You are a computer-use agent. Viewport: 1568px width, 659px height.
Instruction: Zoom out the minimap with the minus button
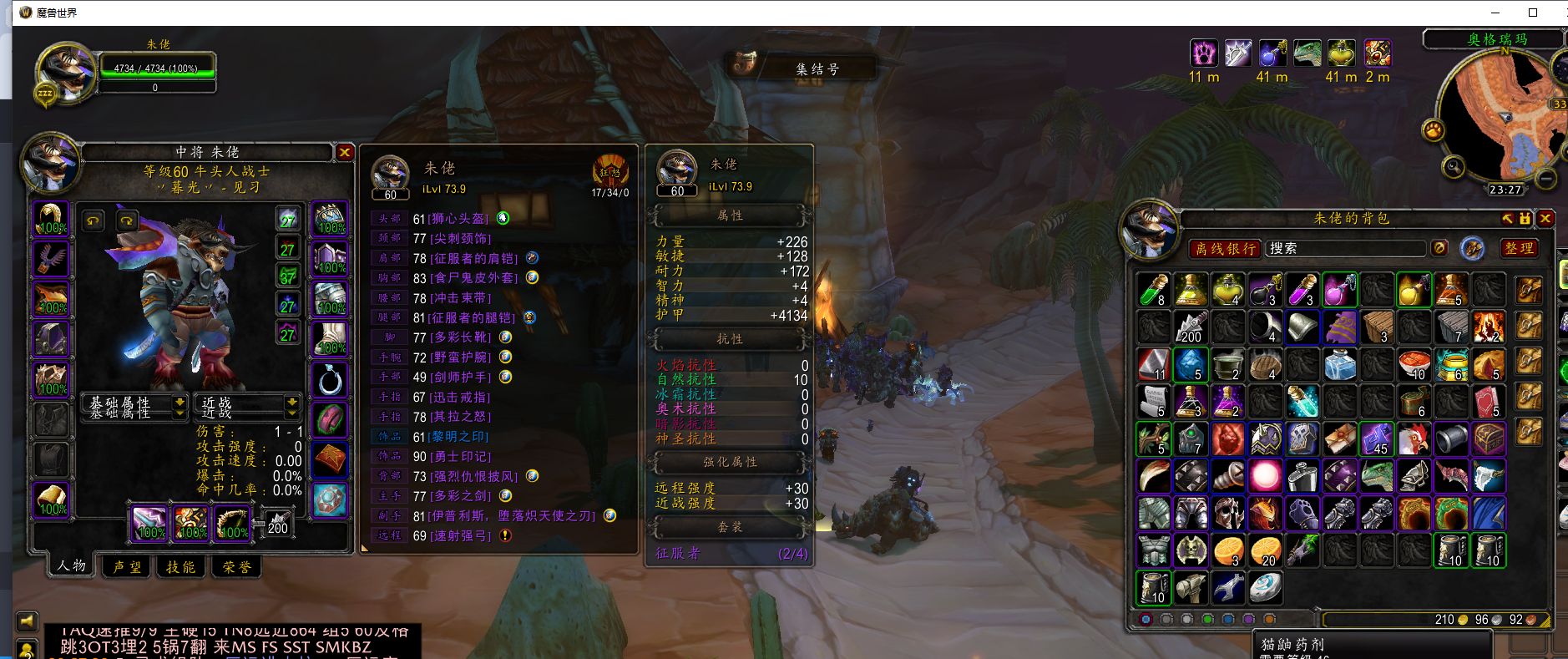pos(1546,179)
